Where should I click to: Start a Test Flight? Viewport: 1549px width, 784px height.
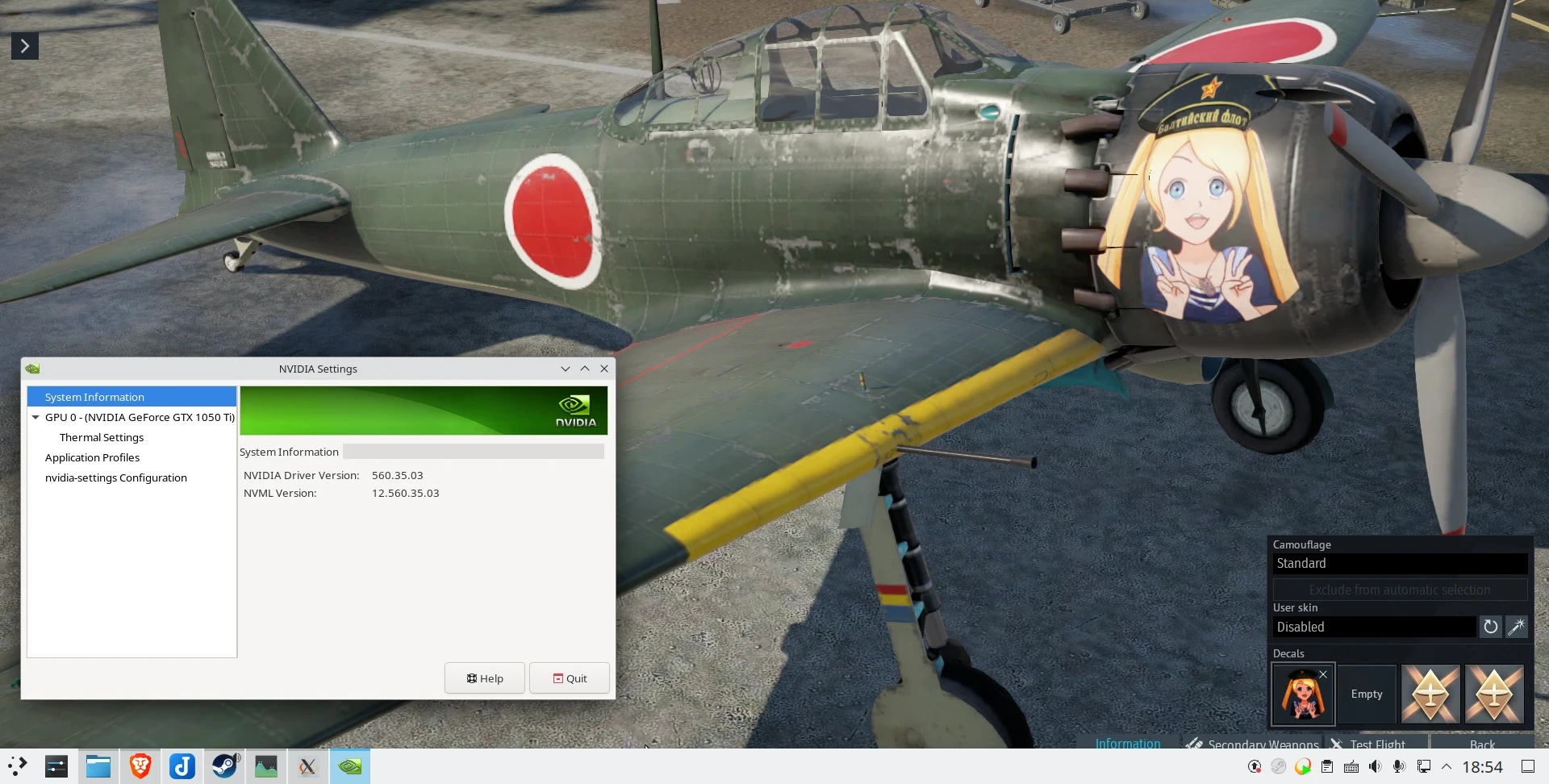point(1376,744)
